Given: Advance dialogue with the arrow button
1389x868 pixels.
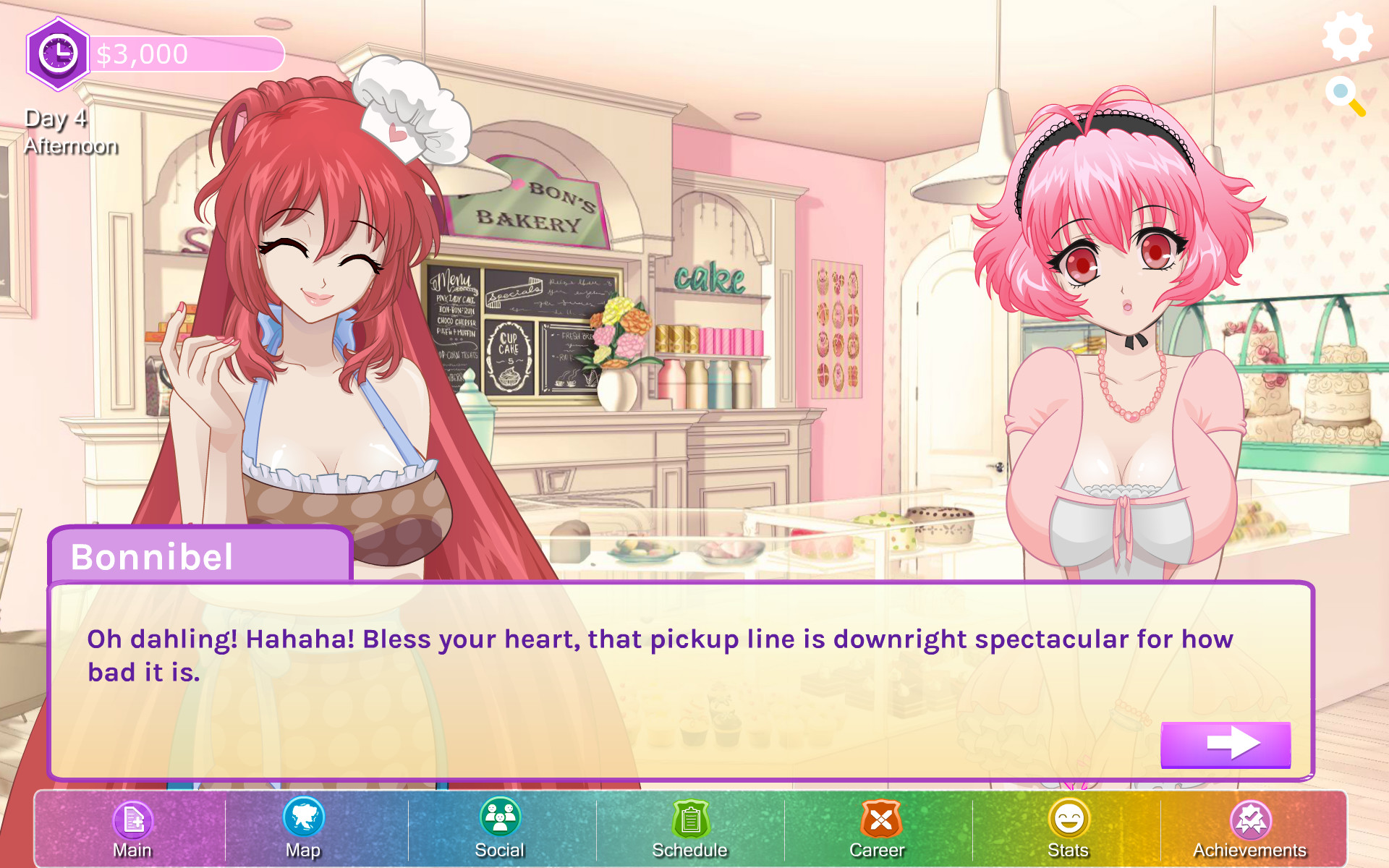Looking at the screenshot, I should coord(1226,744).
